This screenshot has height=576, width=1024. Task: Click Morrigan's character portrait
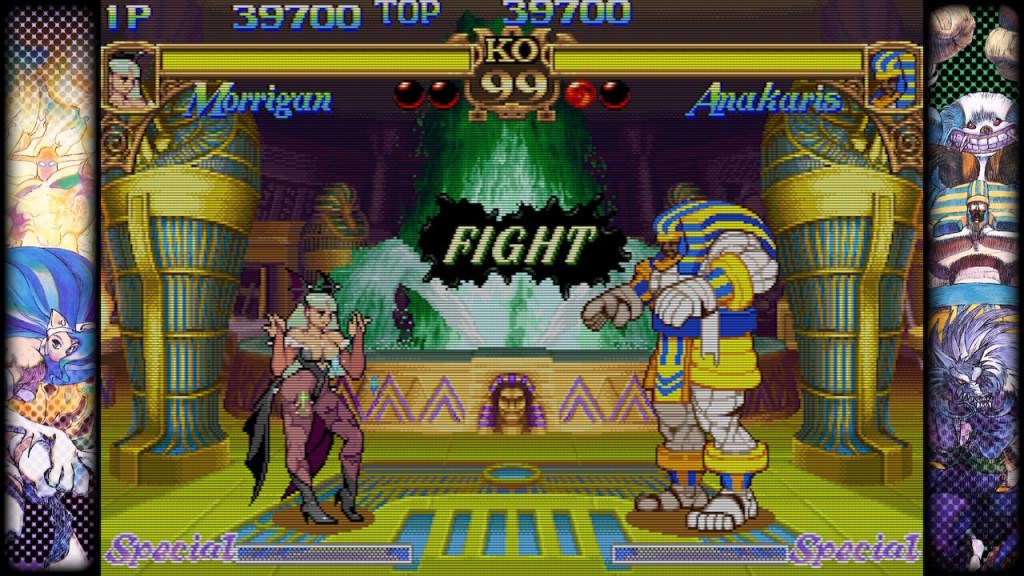coord(129,78)
